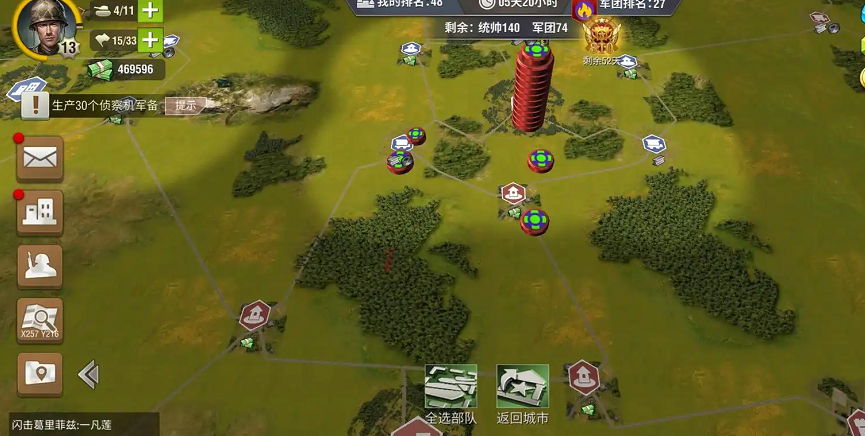Screen dimensions: 865x436
Task: Open the saved map locations bookmarks
Action: coord(40,374)
